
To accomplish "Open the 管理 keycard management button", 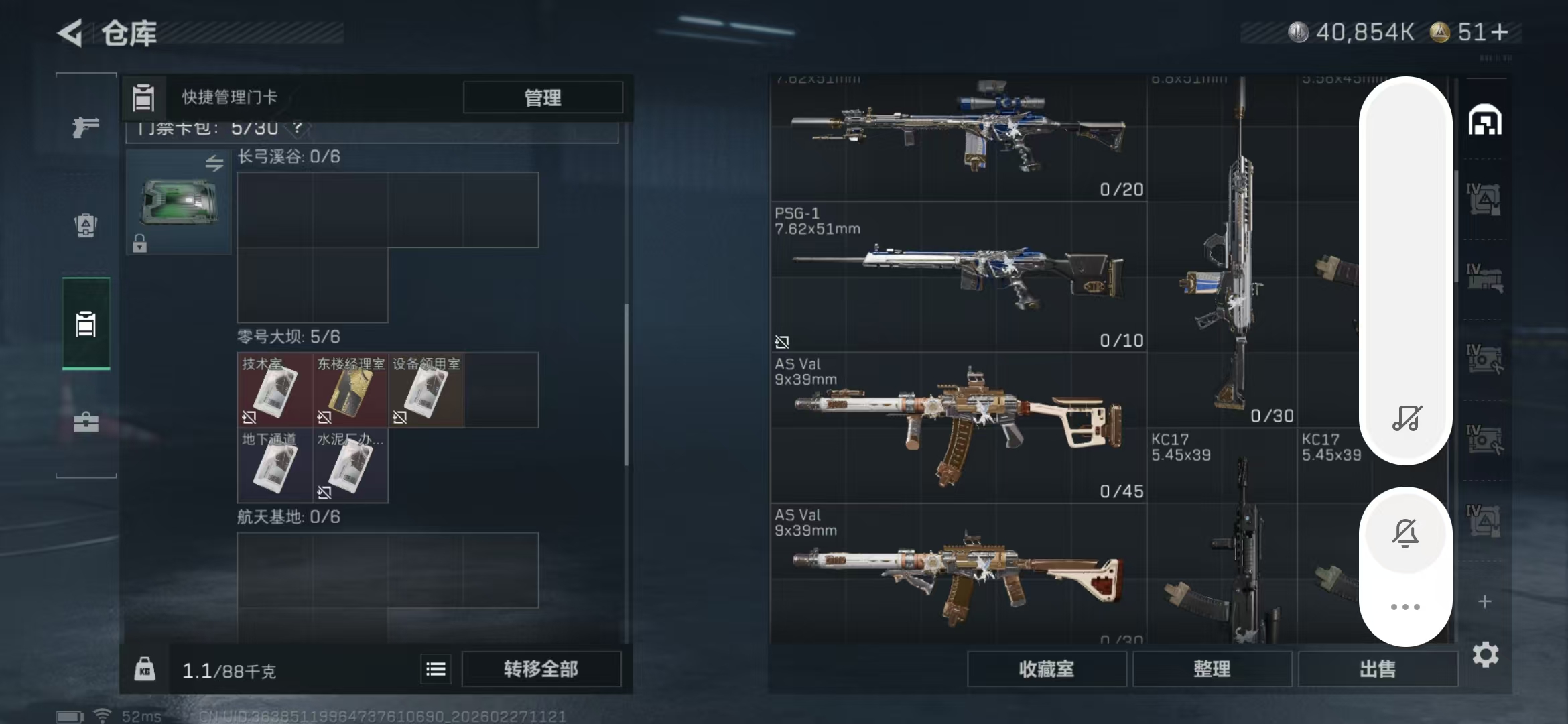I will pyautogui.click(x=542, y=98).
